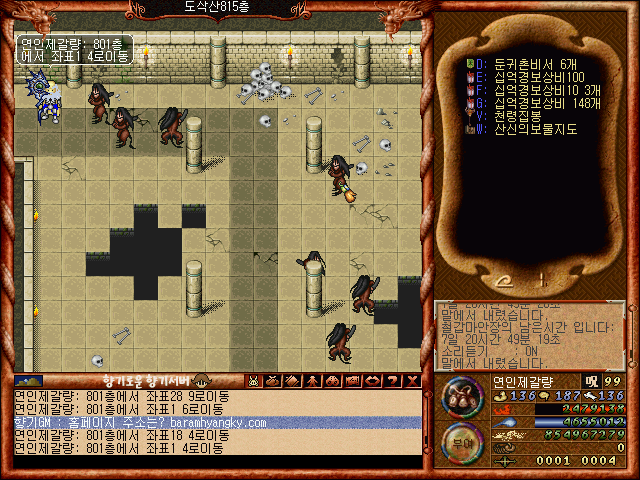Choose the 십억경보상비 148개 inventory row
The height and width of the screenshot is (480, 640).
[x=540, y=103]
